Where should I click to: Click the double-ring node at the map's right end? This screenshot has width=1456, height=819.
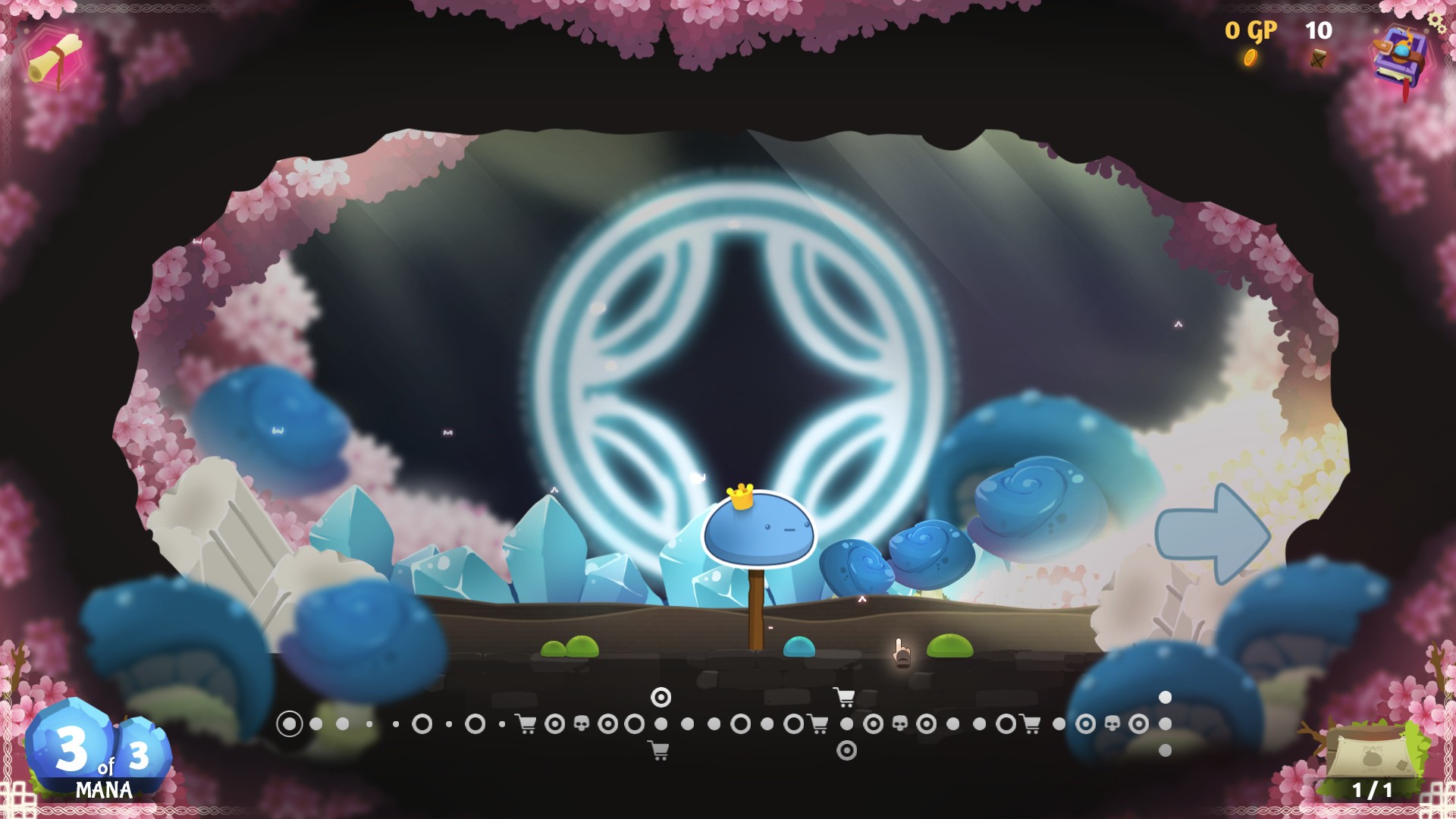point(1140,725)
